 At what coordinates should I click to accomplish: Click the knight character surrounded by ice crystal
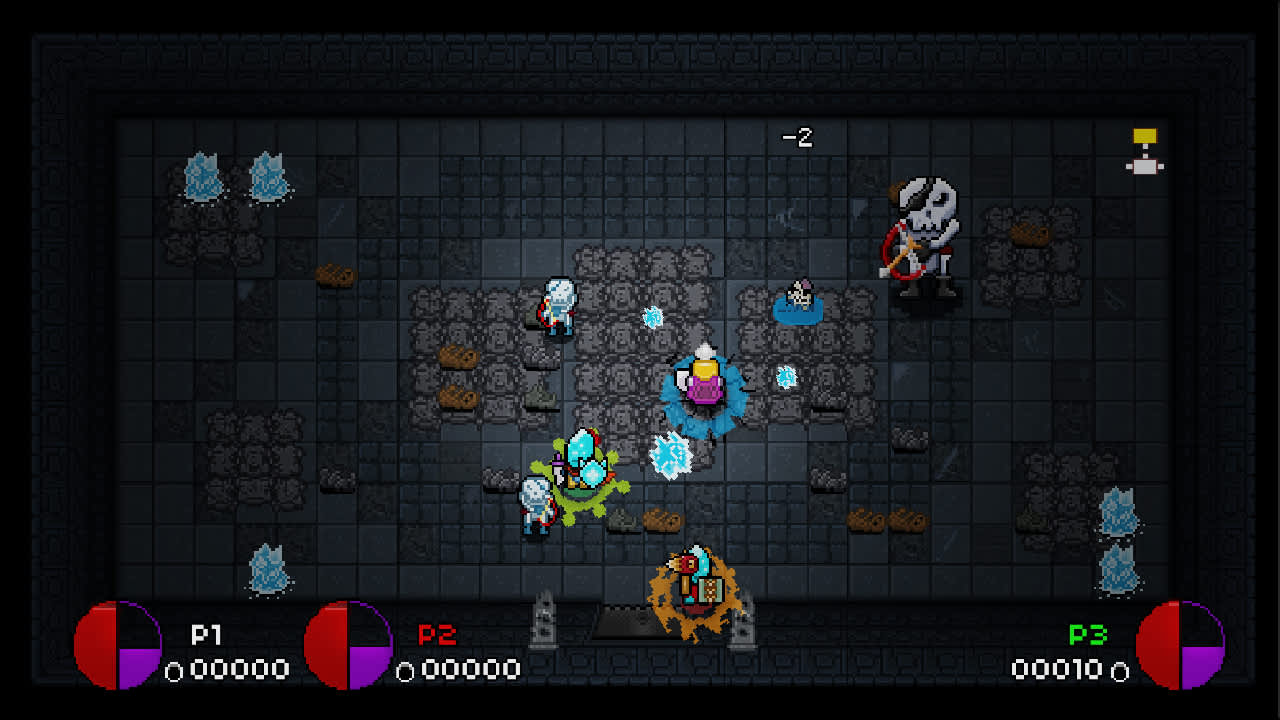(578, 465)
